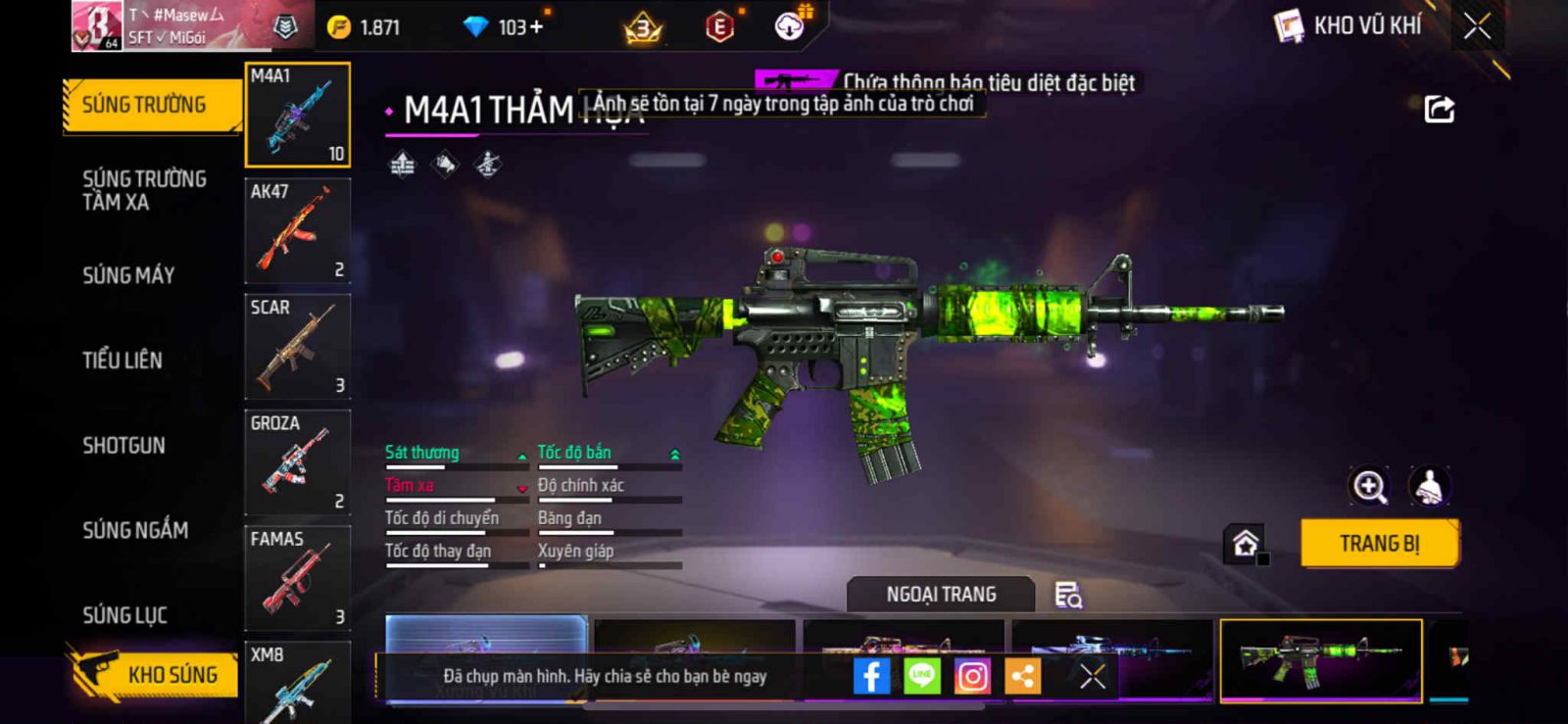The width and height of the screenshot is (1568, 724).
Task: Switch to SÚNG TRƯỜNG TẦM XA category
Action: (x=144, y=190)
